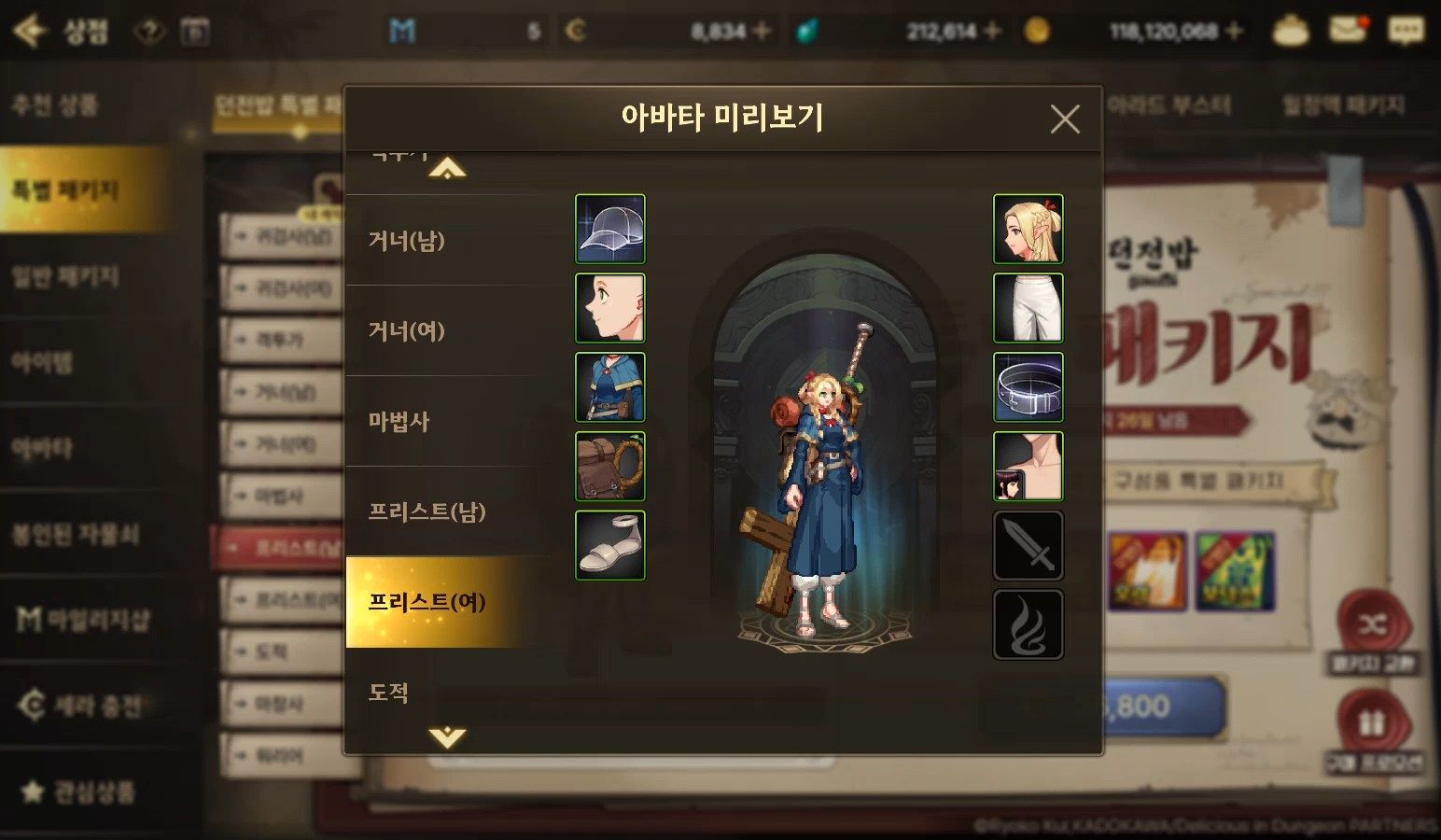Select the skin avatar slot
Image resolution: width=1441 pixels, height=840 pixels.
click(x=1028, y=466)
